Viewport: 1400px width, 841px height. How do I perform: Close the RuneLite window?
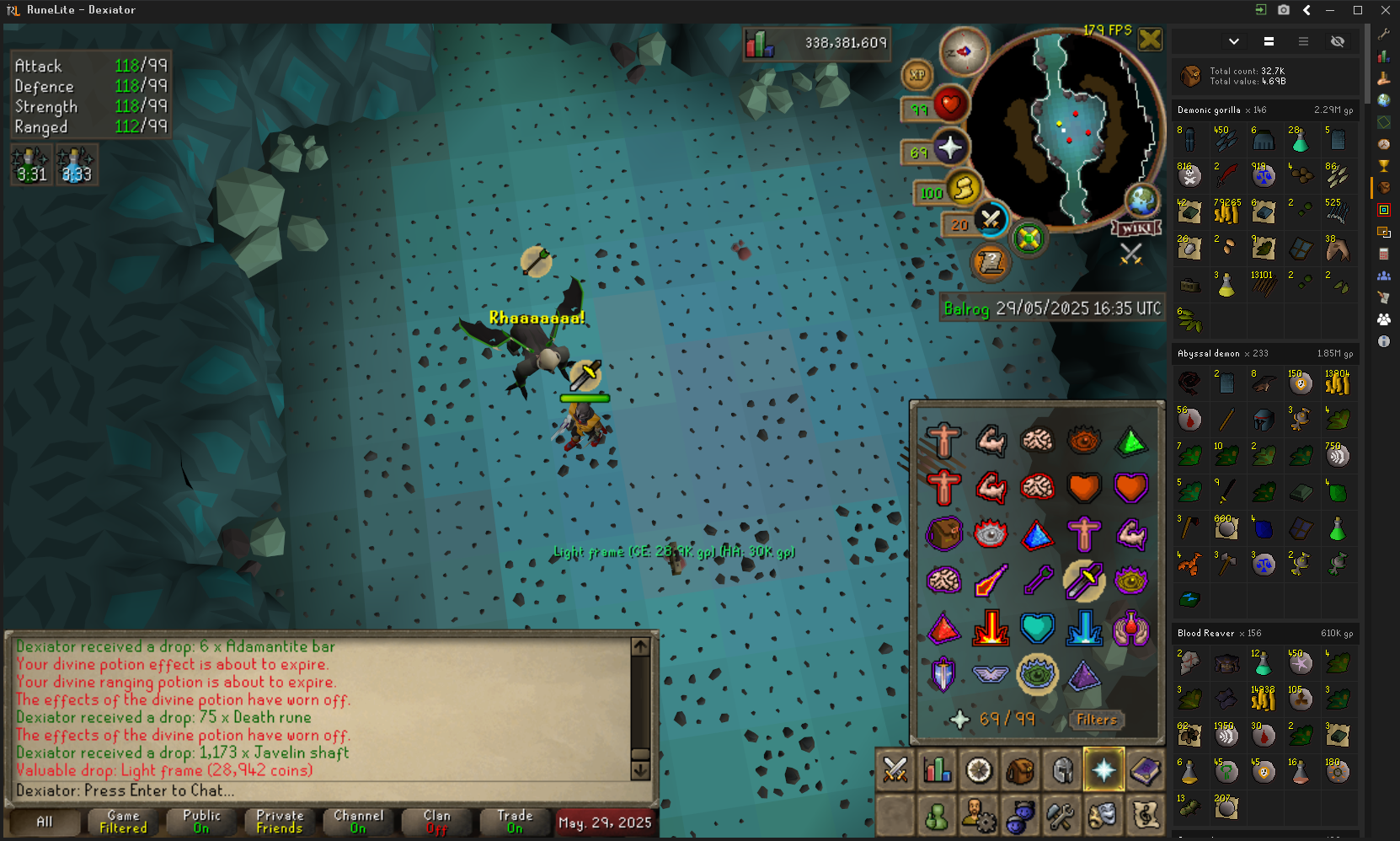click(x=1386, y=10)
